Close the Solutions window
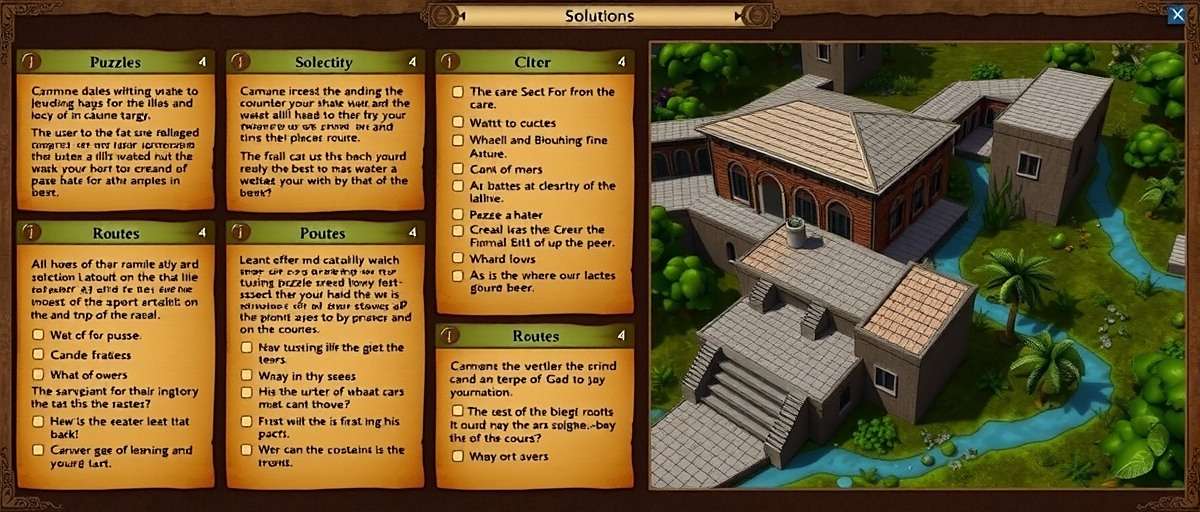 tap(1176, 14)
